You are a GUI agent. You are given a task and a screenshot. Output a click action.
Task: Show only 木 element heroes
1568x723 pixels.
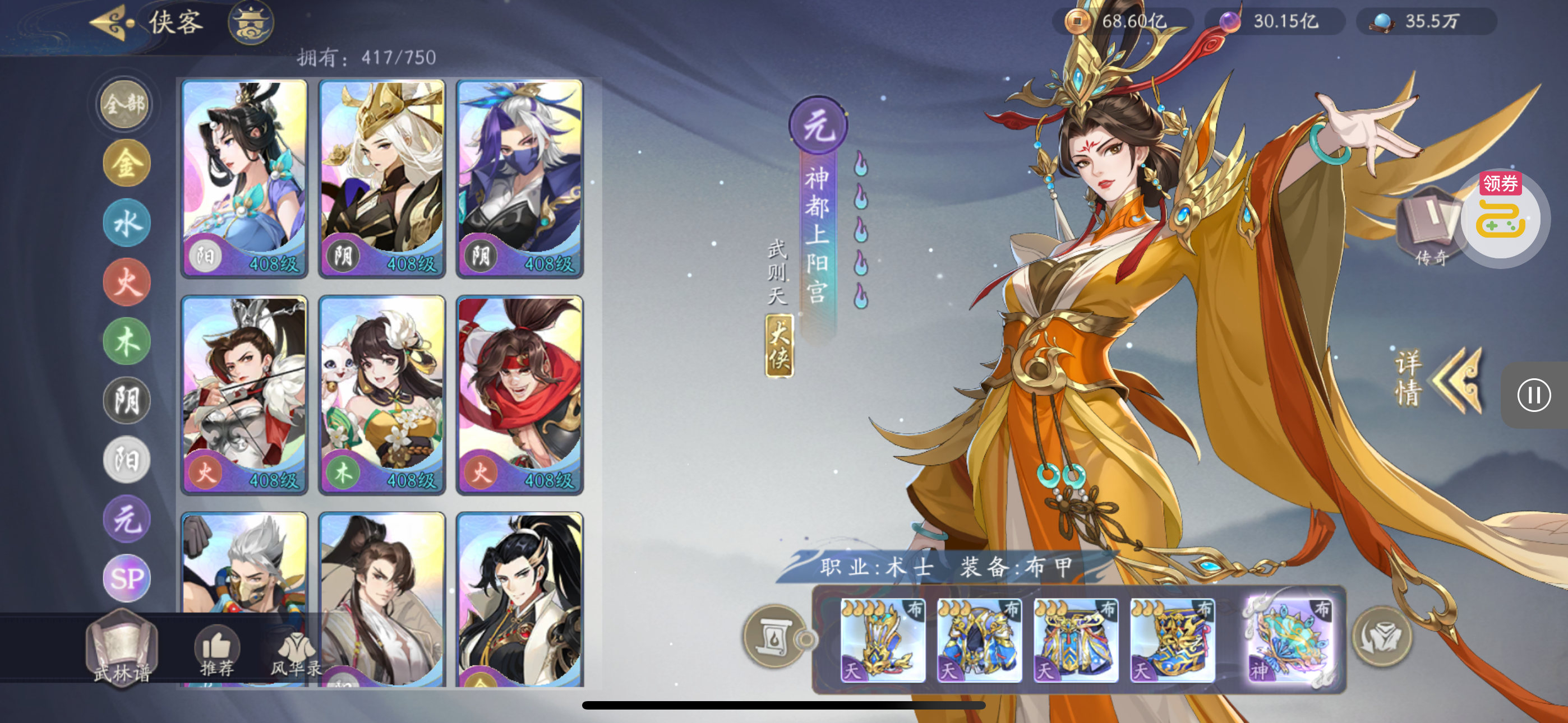click(127, 342)
